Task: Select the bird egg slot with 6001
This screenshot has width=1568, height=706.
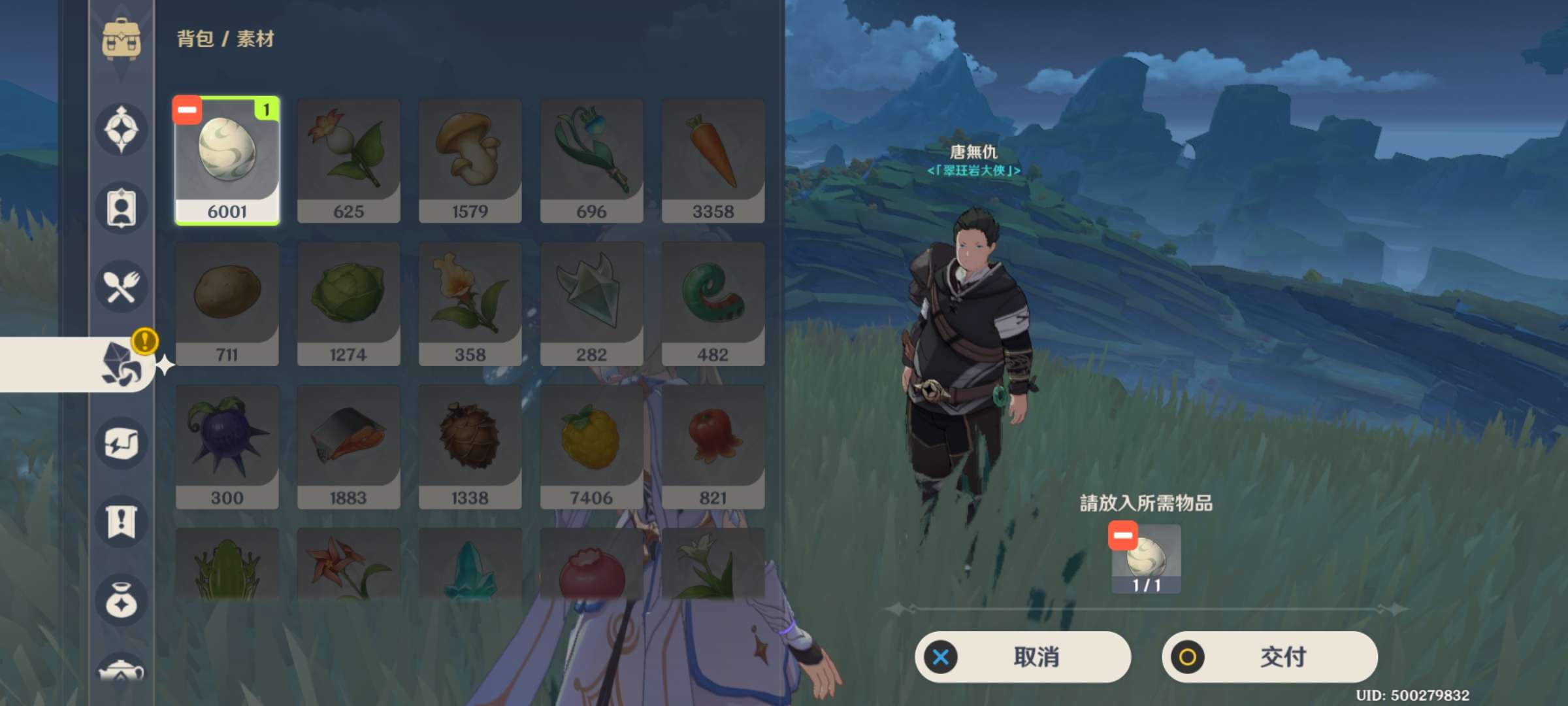Action: [x=227, y=161]
